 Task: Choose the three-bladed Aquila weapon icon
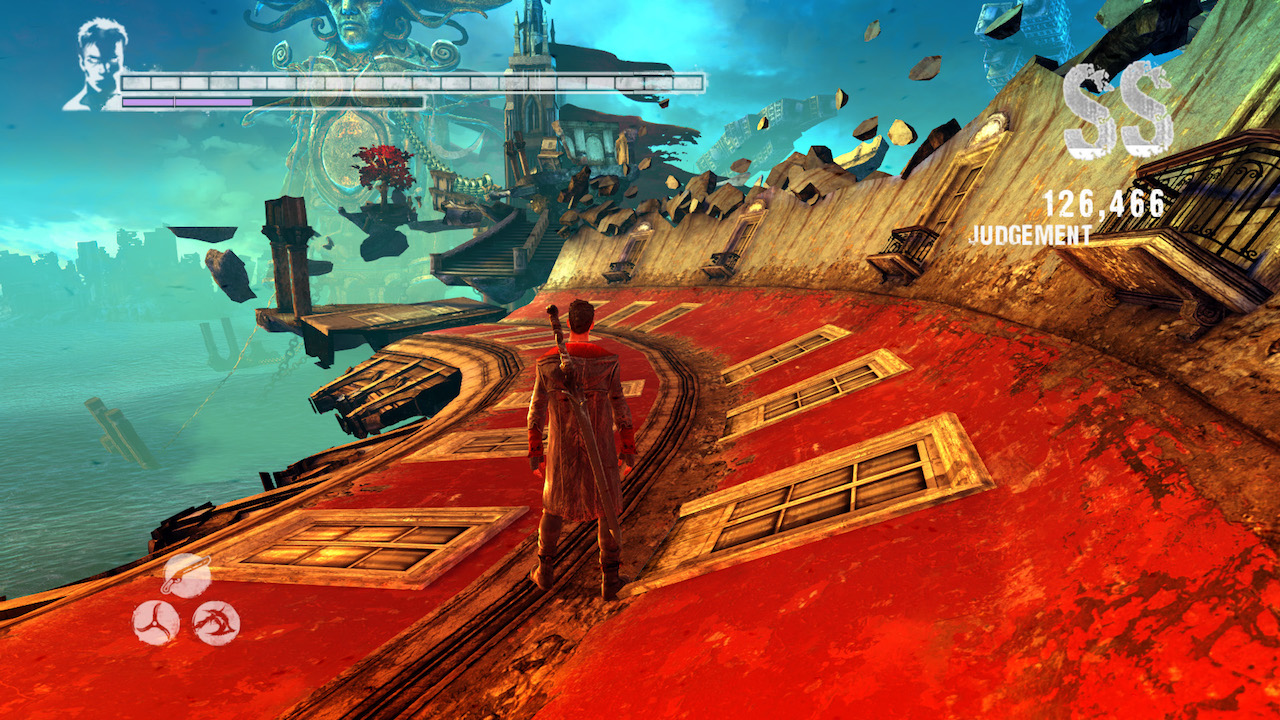156,623
